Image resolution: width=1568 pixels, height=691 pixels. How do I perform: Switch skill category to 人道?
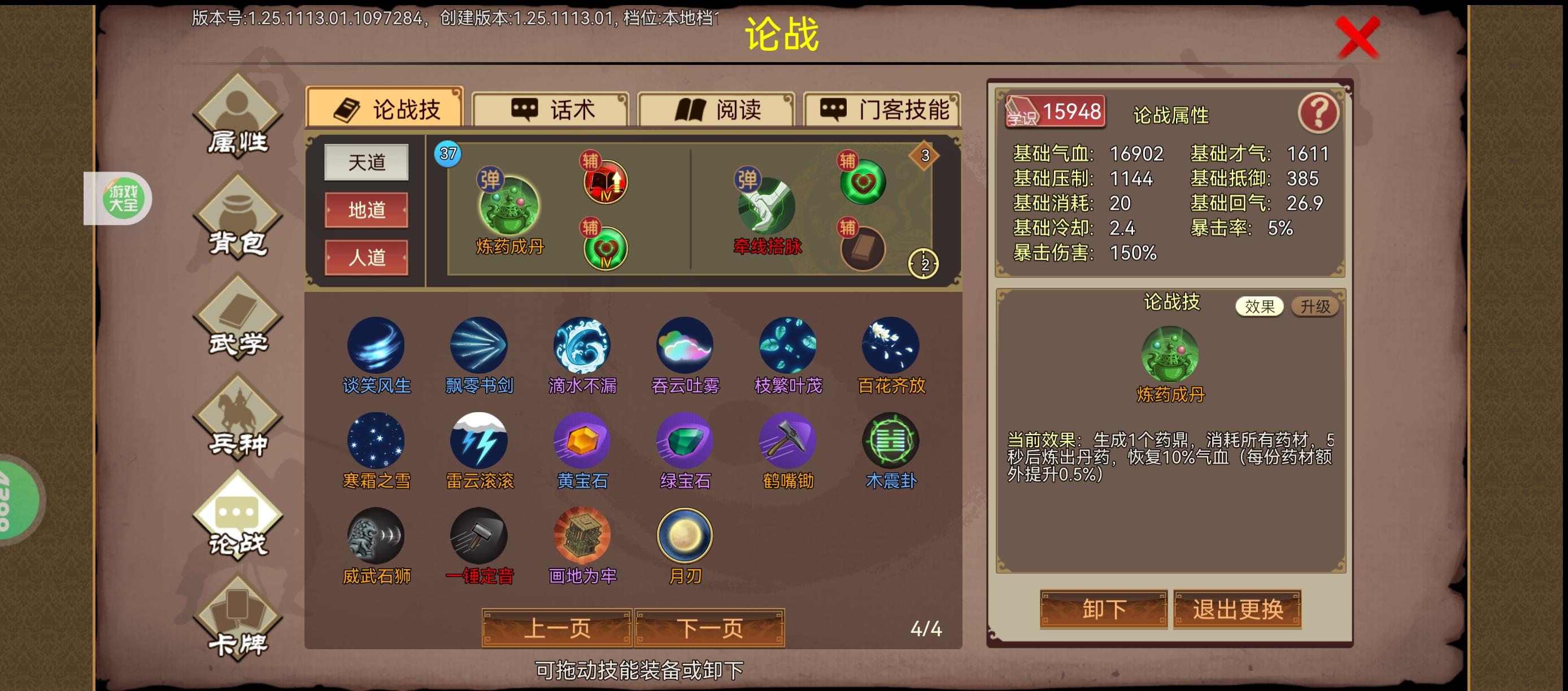(x=367, y=258)
